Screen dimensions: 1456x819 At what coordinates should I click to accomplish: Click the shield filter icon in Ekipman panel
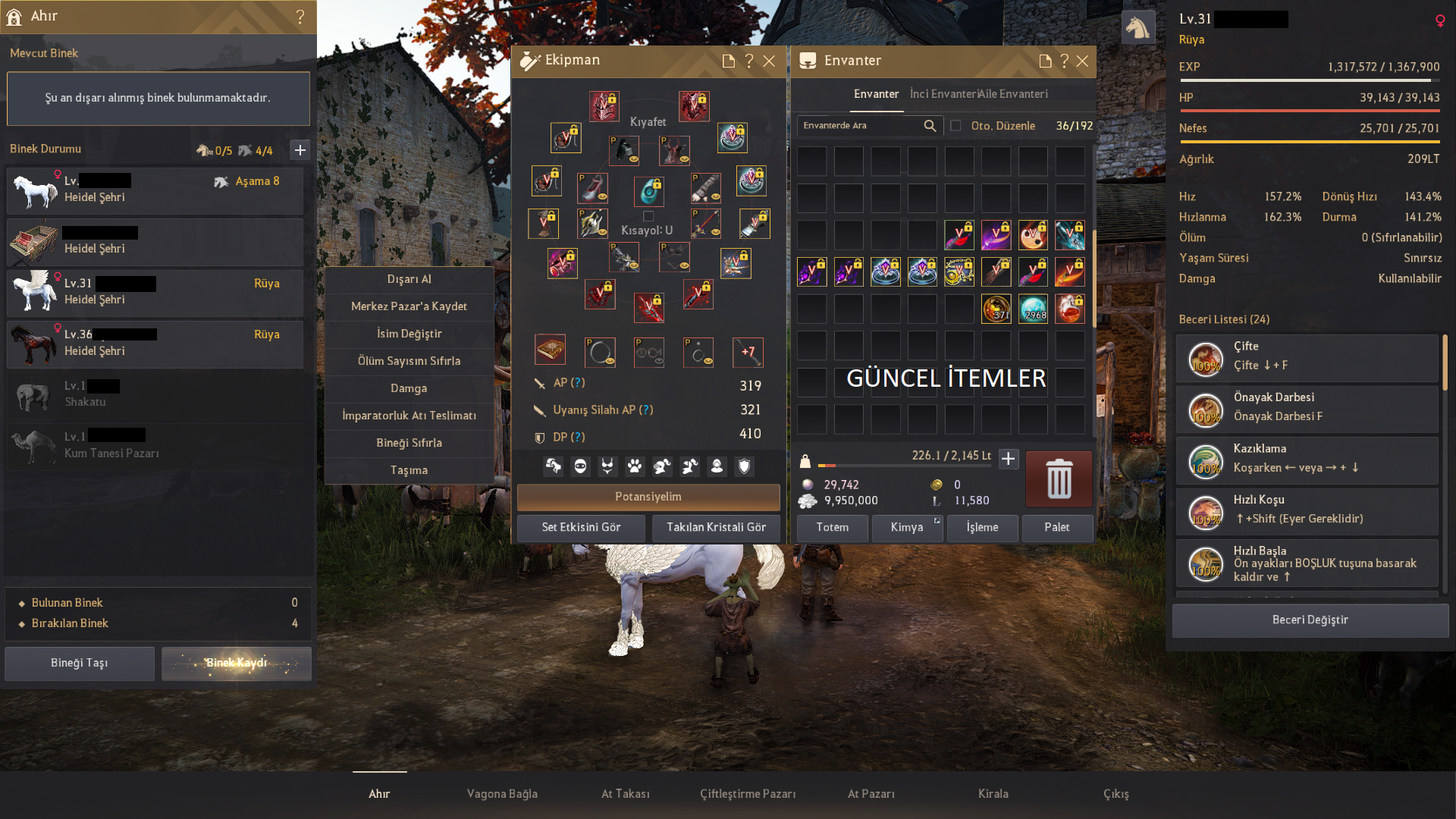point(742,466)
